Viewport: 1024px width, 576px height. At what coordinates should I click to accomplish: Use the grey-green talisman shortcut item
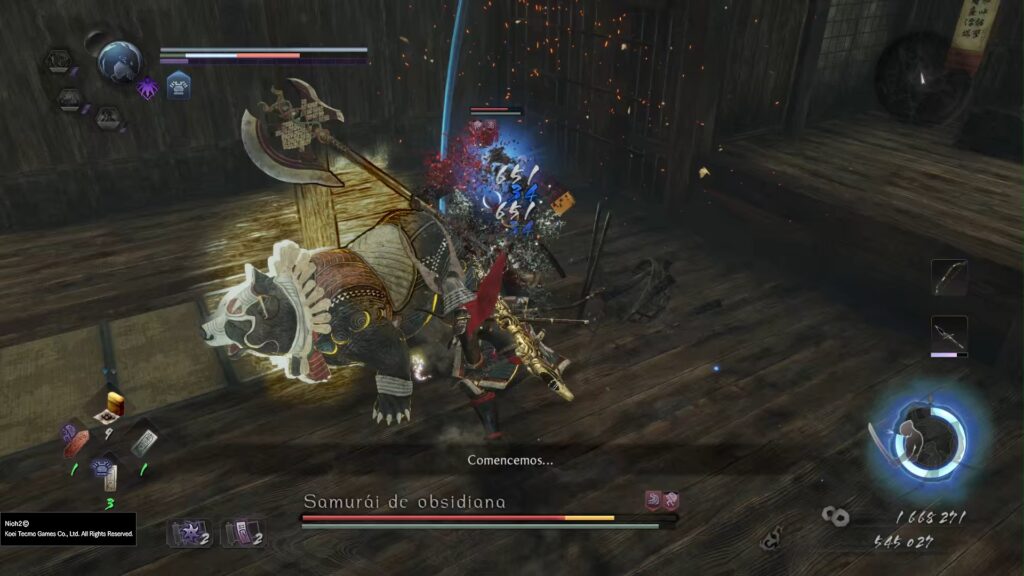click(x=144, y=441)
